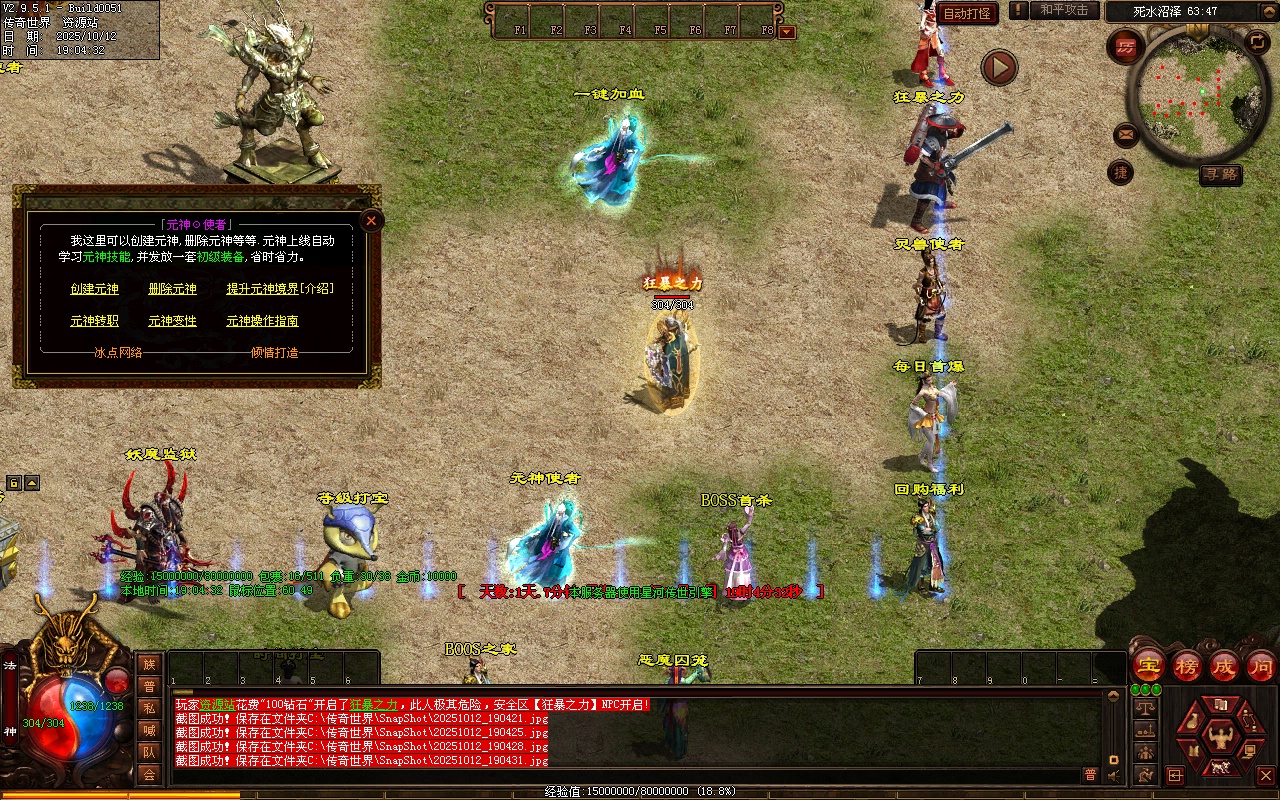This screenshot has width=1280, height=800.
Task: Select the 元神变性 option
Action: [172, 321]
